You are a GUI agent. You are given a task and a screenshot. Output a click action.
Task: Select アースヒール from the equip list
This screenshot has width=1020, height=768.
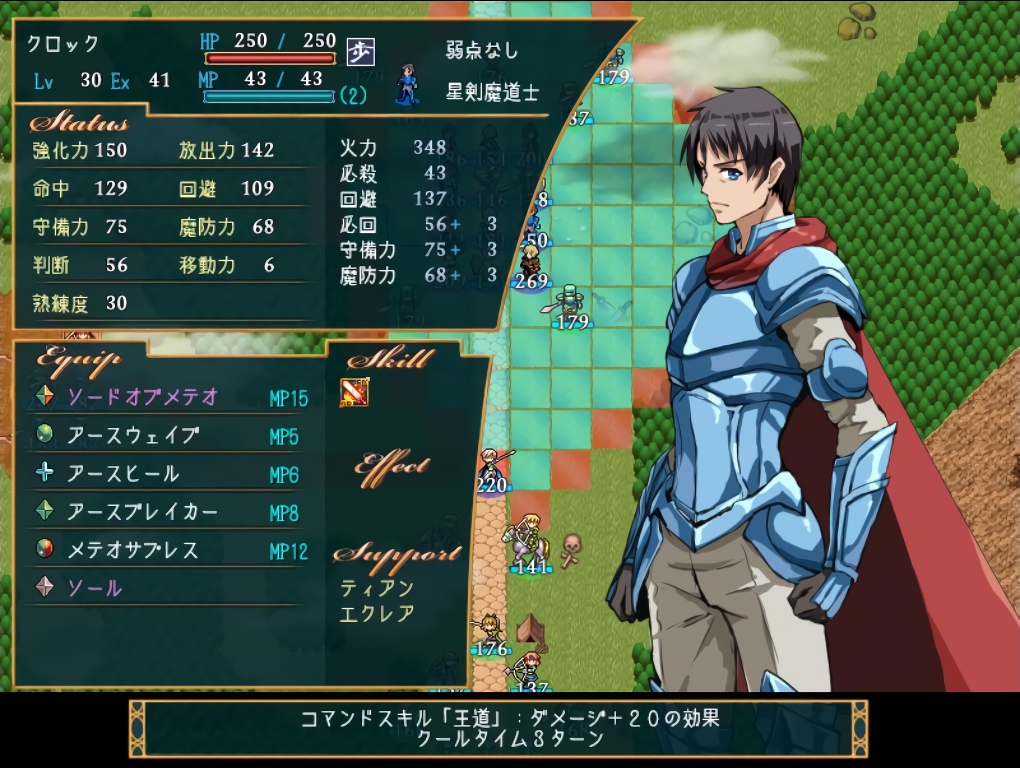point(123,473)
